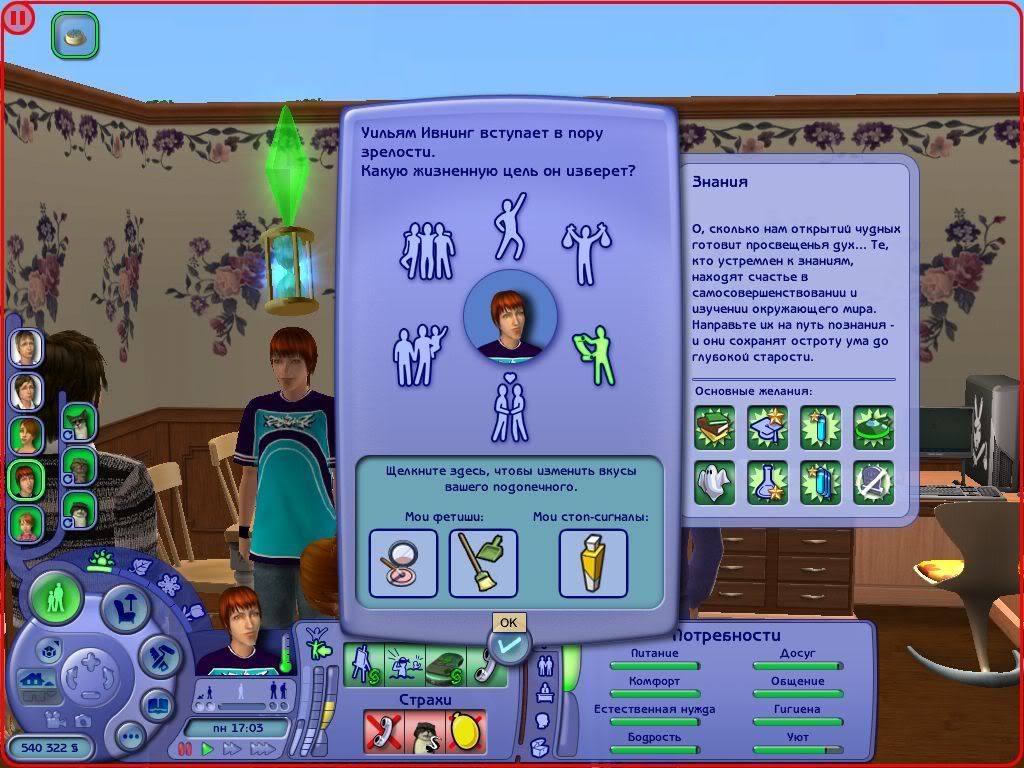This screenshot has width=1024, height=768.
Task: Open the green Live mode button
Action: [56, 600]
